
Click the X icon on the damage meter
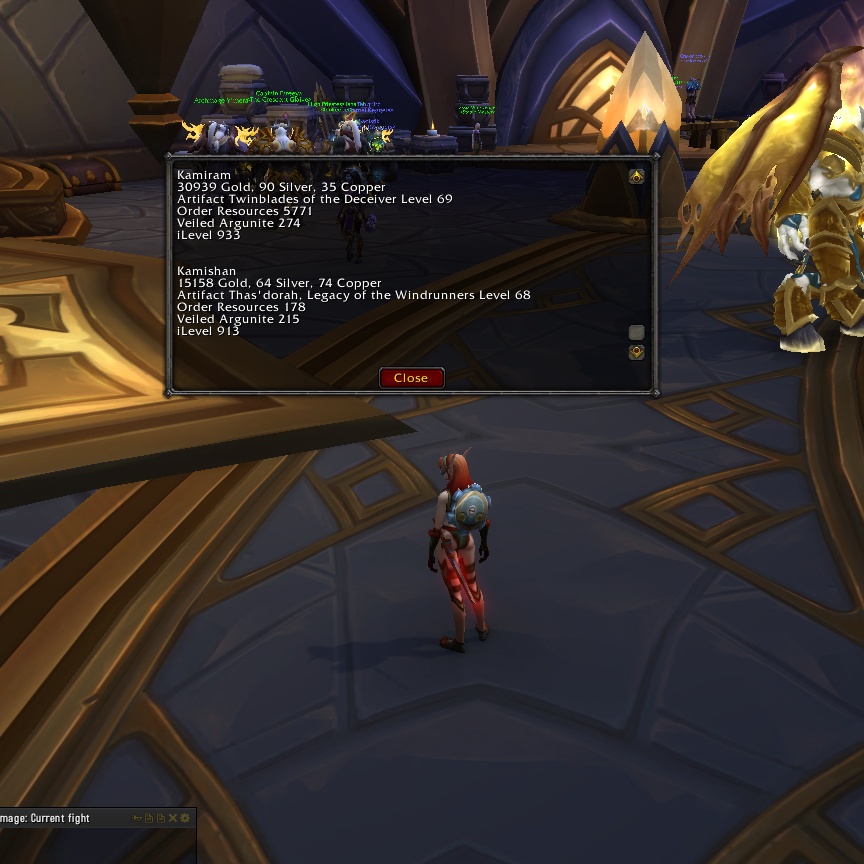173,818
